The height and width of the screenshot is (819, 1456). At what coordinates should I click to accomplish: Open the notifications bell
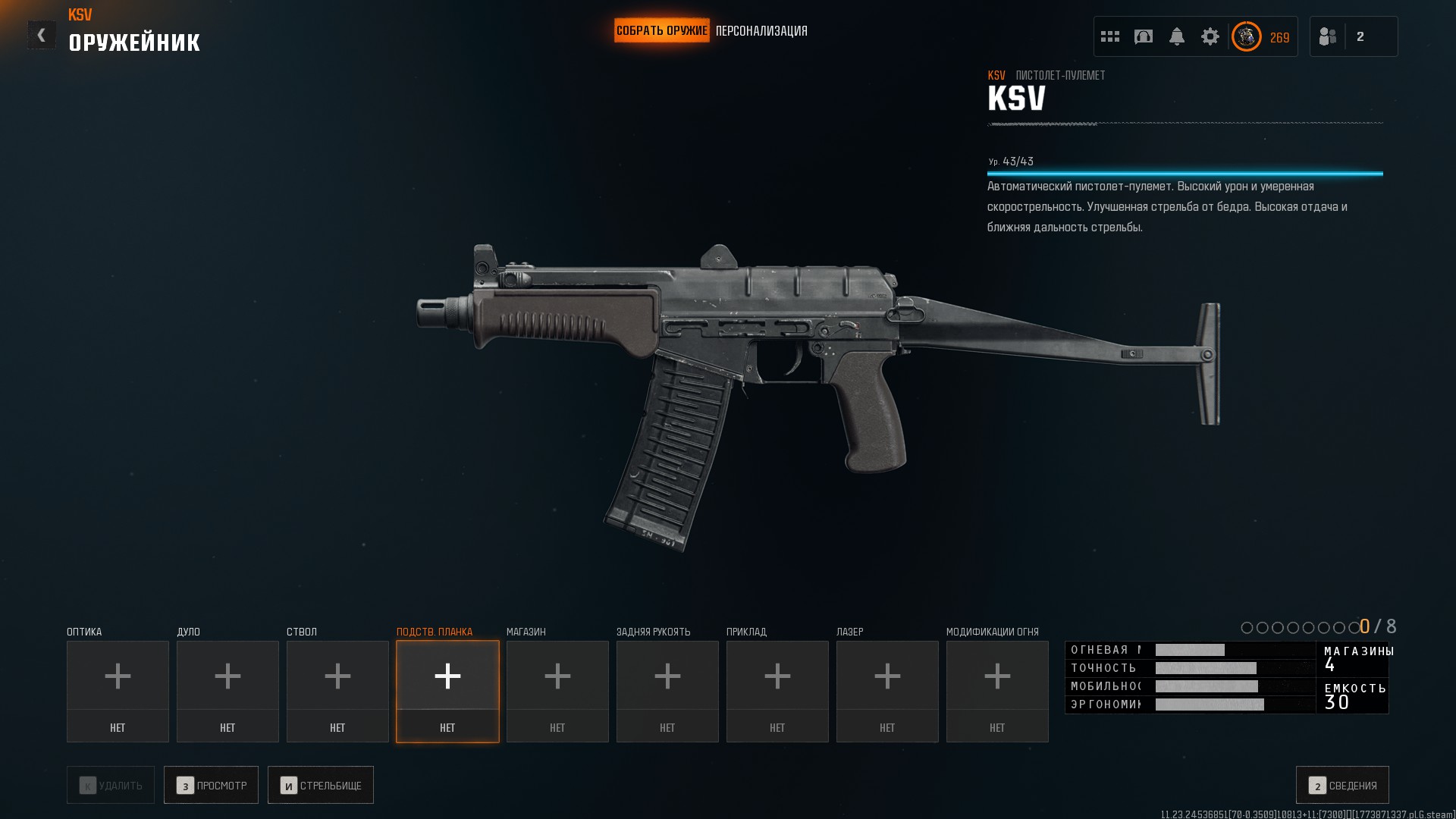click(1177, 36)
